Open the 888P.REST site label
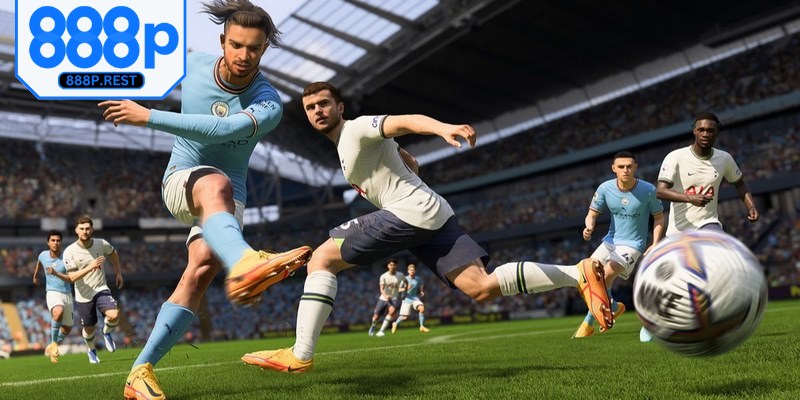Image resolution: width=800 pixels, height=400 pixels. 101,80
